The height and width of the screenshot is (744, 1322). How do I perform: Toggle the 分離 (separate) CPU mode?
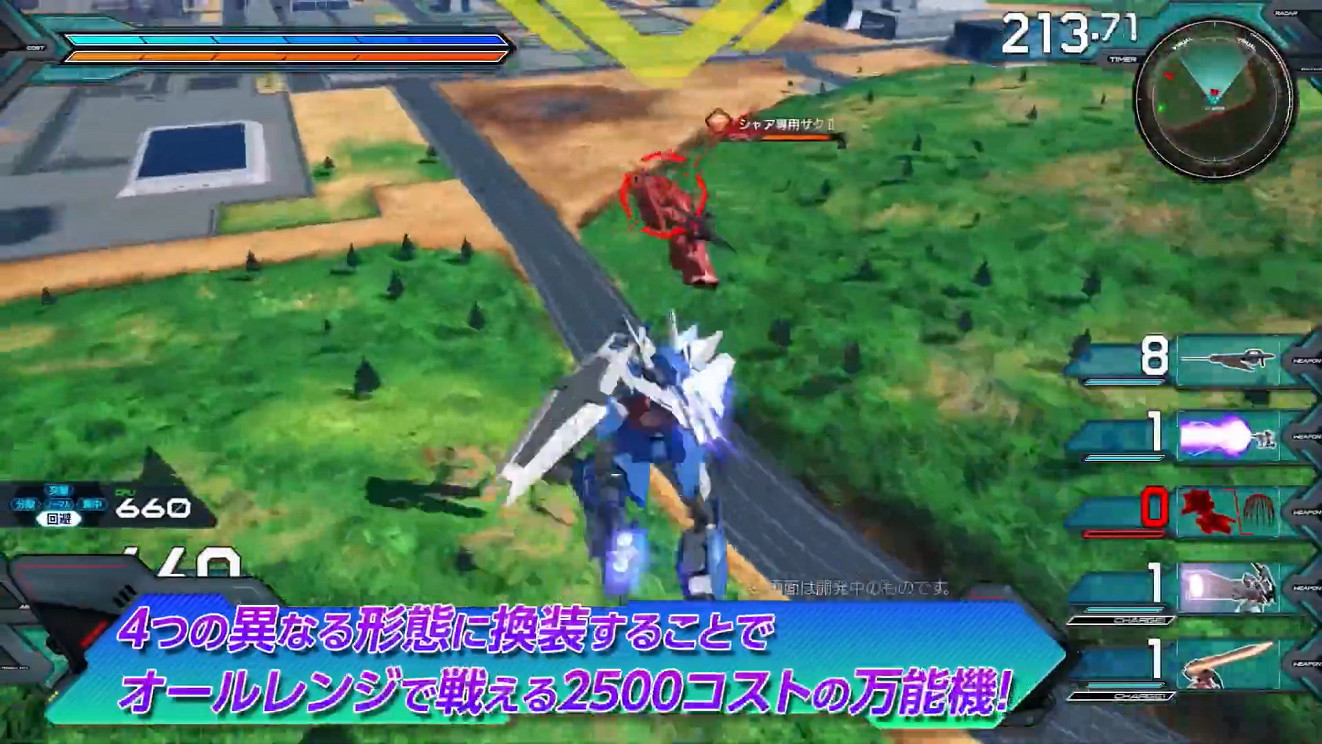coord(26,503)
